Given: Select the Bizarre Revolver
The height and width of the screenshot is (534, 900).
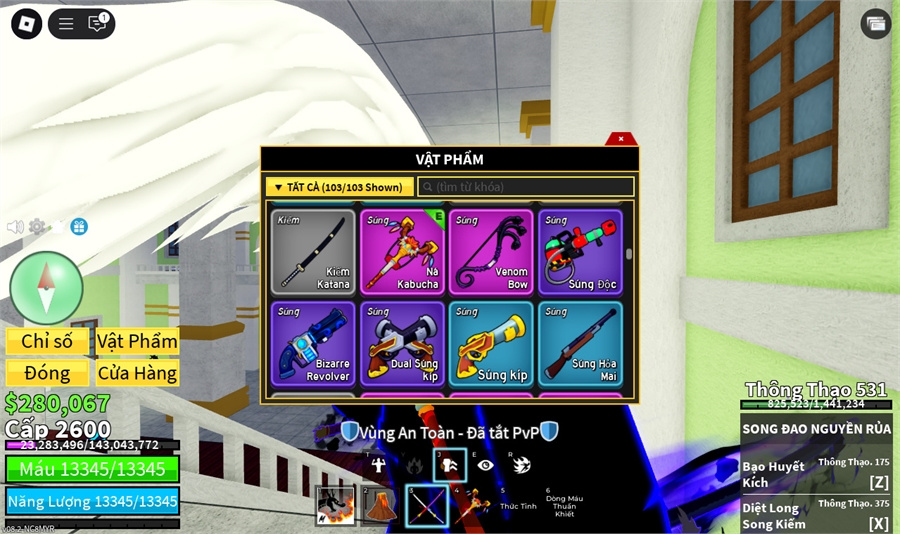Looking at the screenshot, I should (x=313, y=344).
